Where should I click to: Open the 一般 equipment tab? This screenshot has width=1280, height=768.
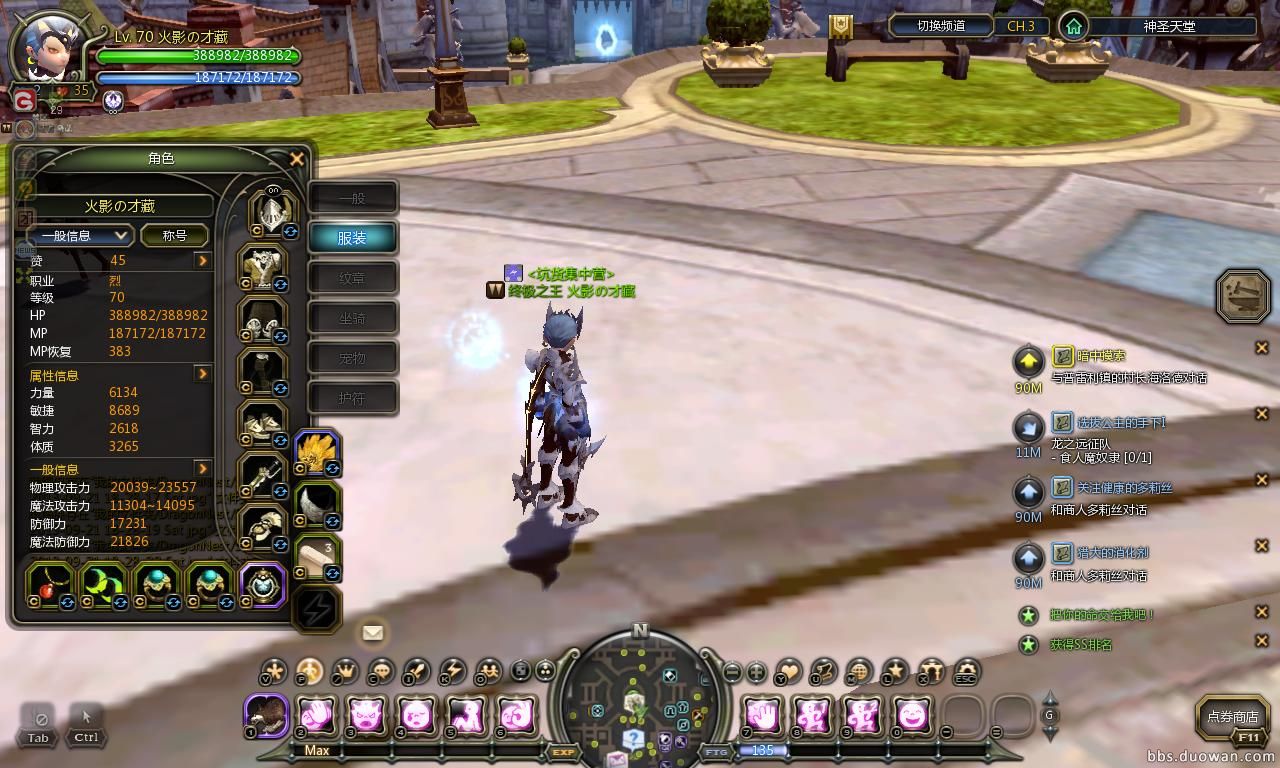(352, 198)
